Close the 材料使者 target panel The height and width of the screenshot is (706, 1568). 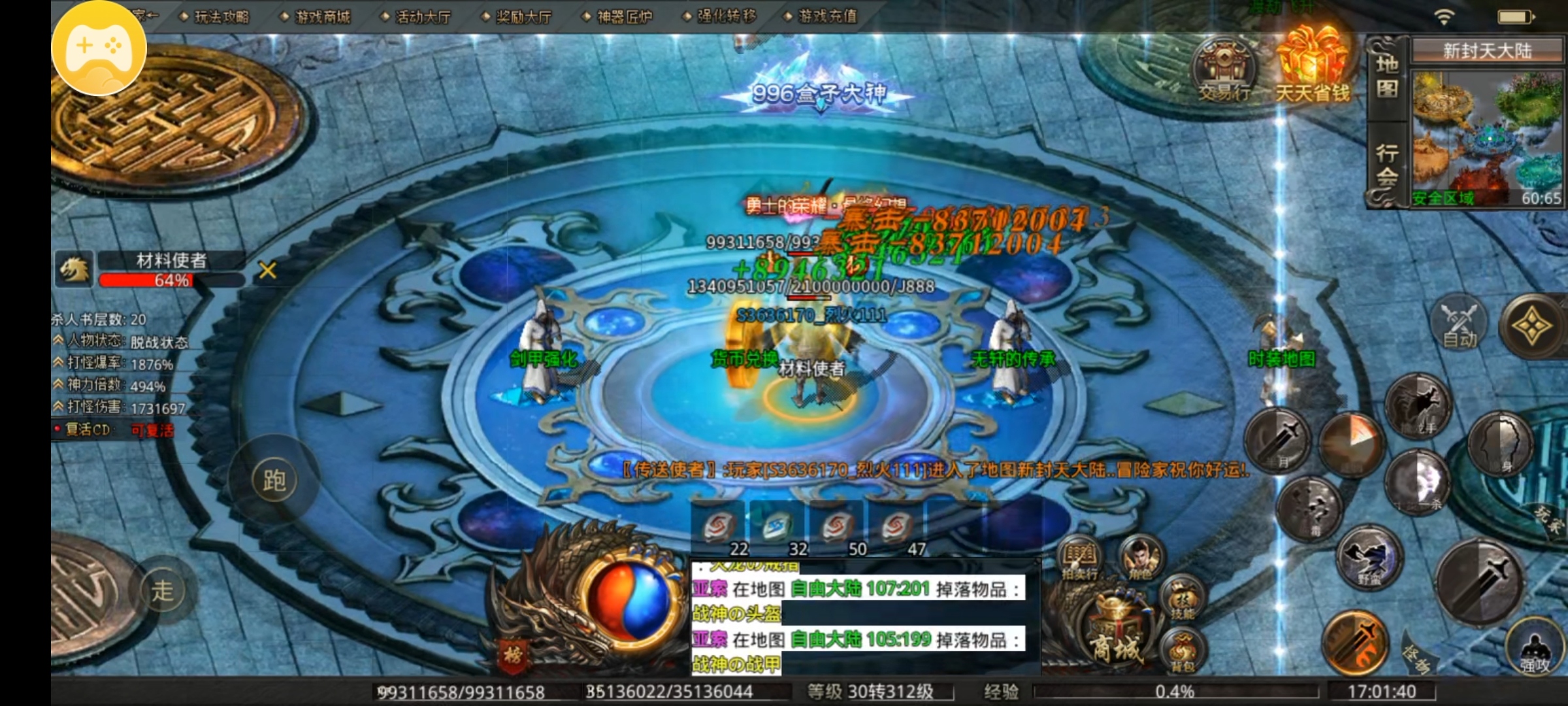[267, 271]
